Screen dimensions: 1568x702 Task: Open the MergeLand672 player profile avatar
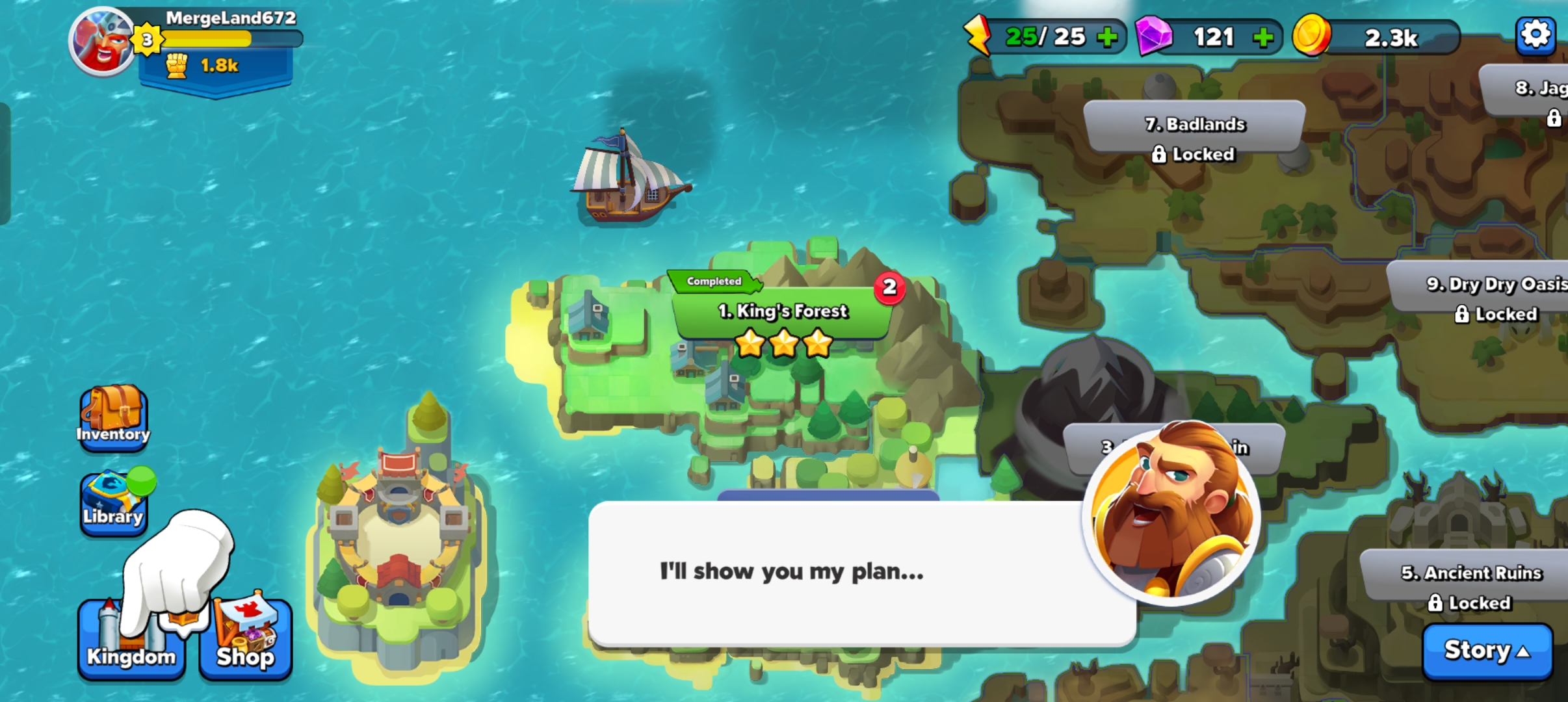102,42
